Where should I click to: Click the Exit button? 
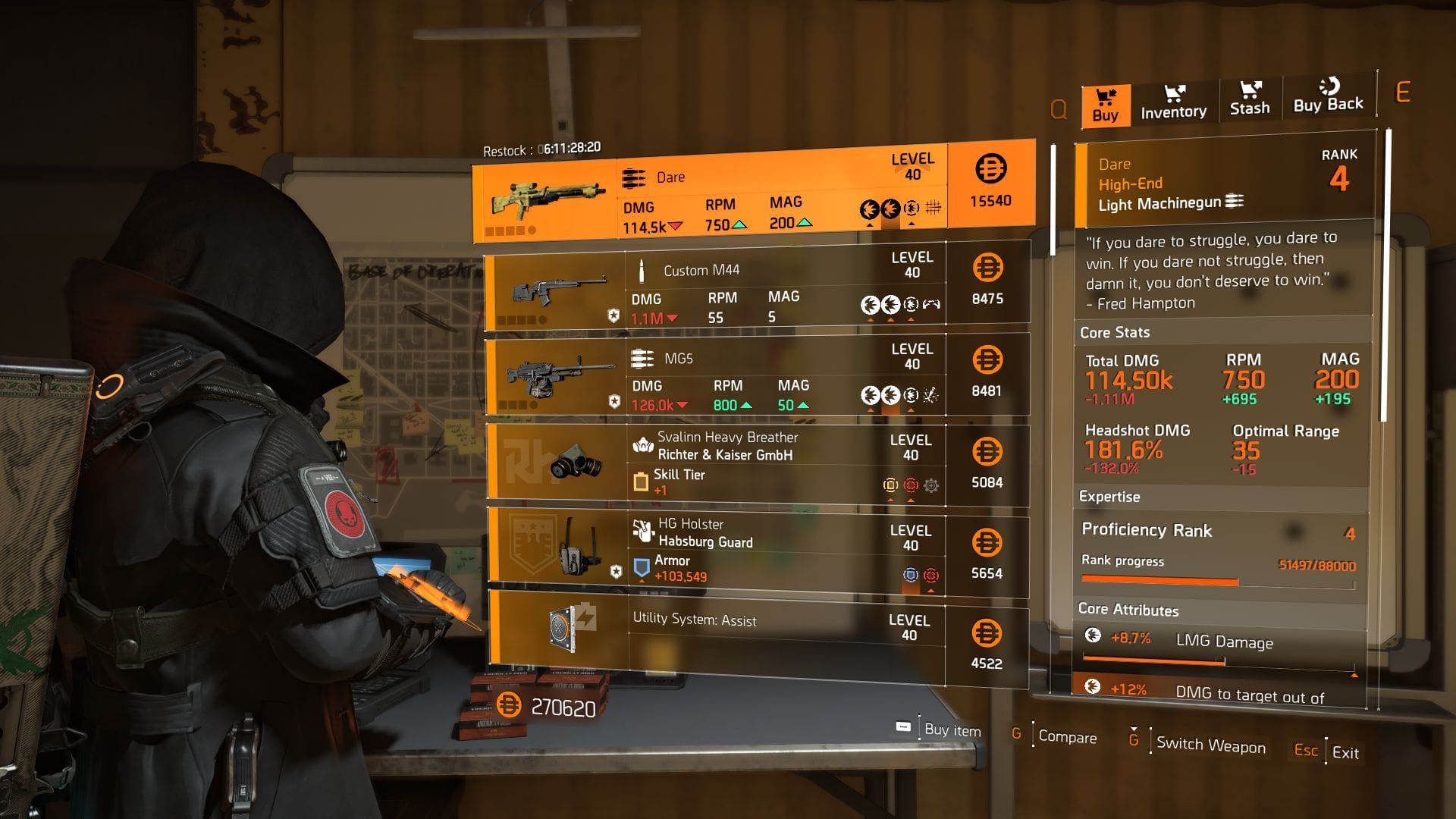[1346, 753]
